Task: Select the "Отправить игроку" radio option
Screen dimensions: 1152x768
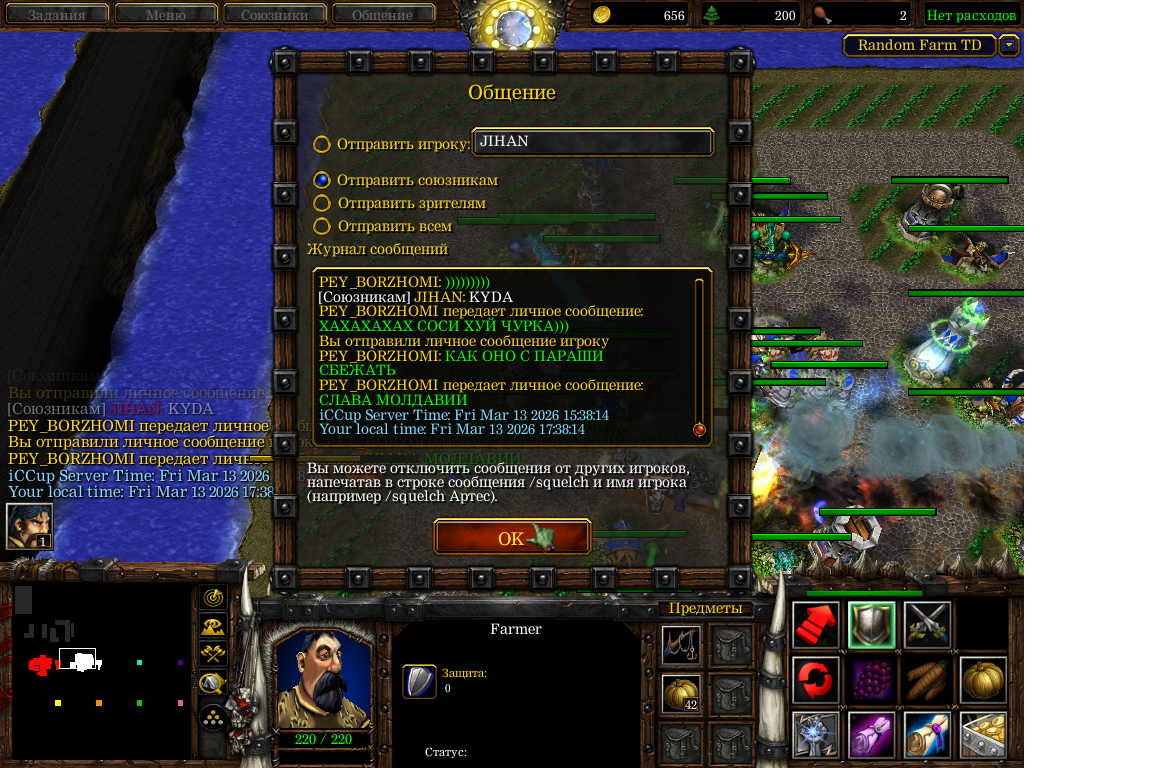Action: click(322, 144)
